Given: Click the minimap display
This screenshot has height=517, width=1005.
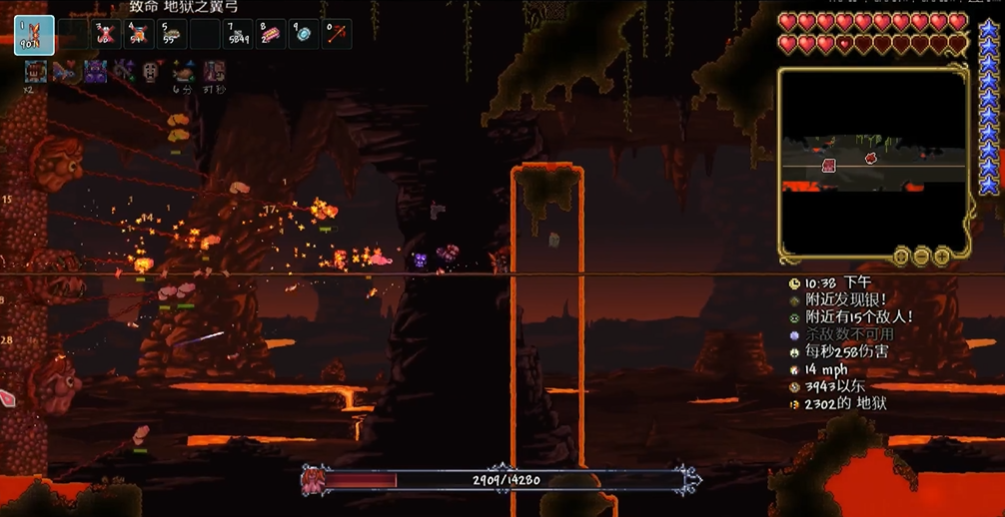Looking at the screenshot, I should tap(874, 158).
